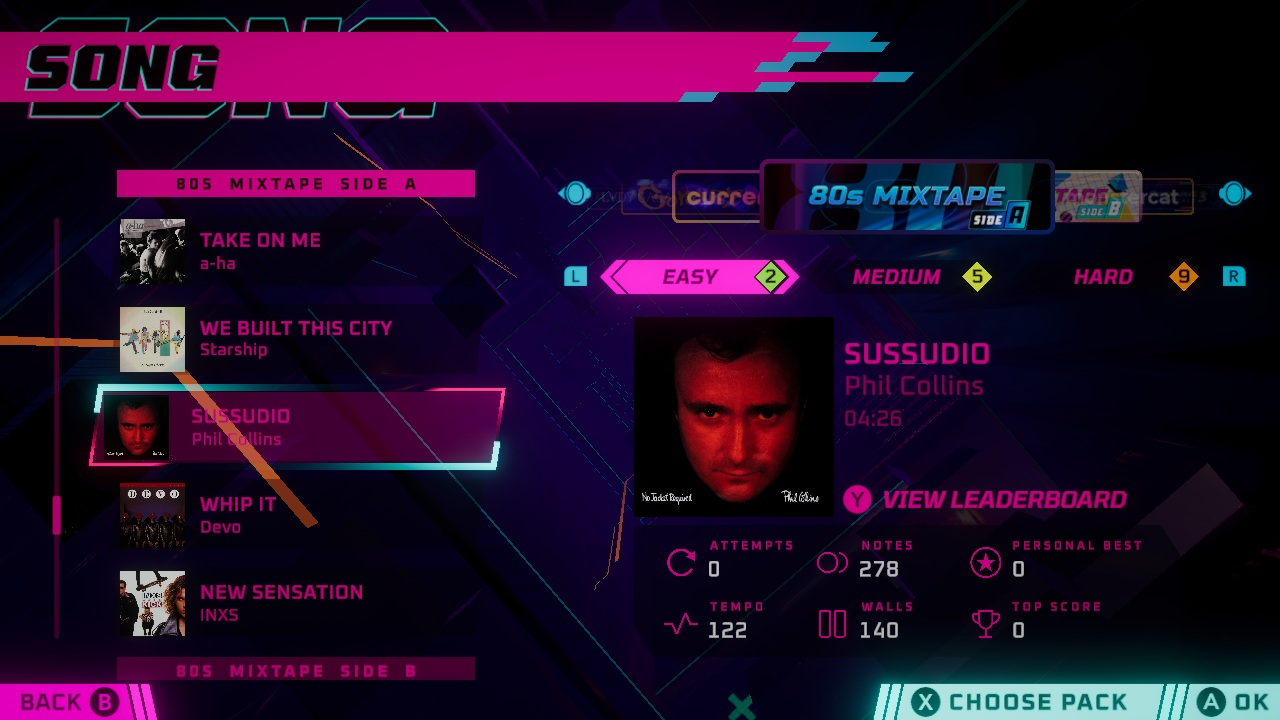This screenshot has height=720, width=1280.
Task: Click the L shoulder button indicator
Action: tap(575, 277)
